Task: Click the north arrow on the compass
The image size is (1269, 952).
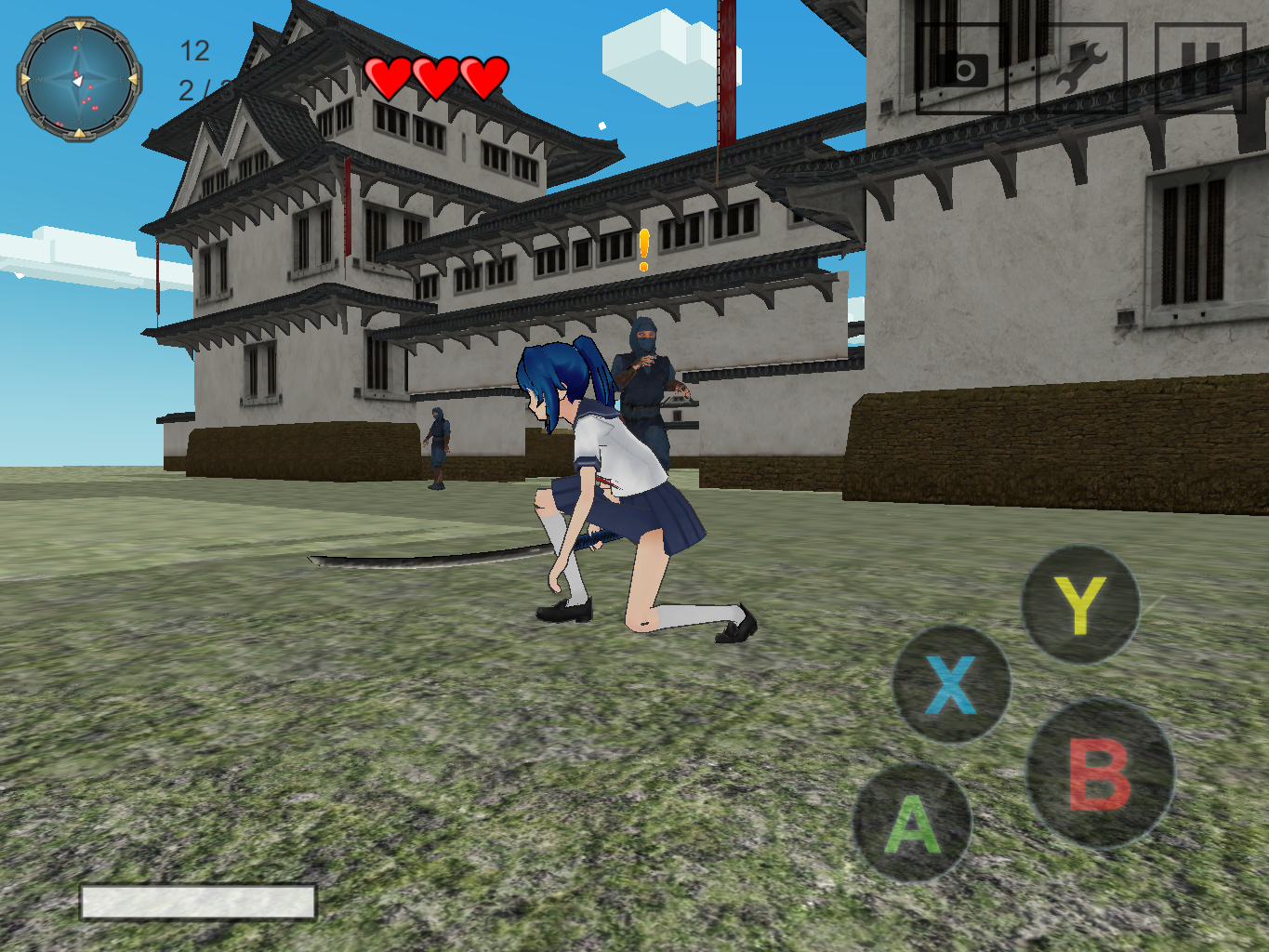Action: tap(80, 25)
